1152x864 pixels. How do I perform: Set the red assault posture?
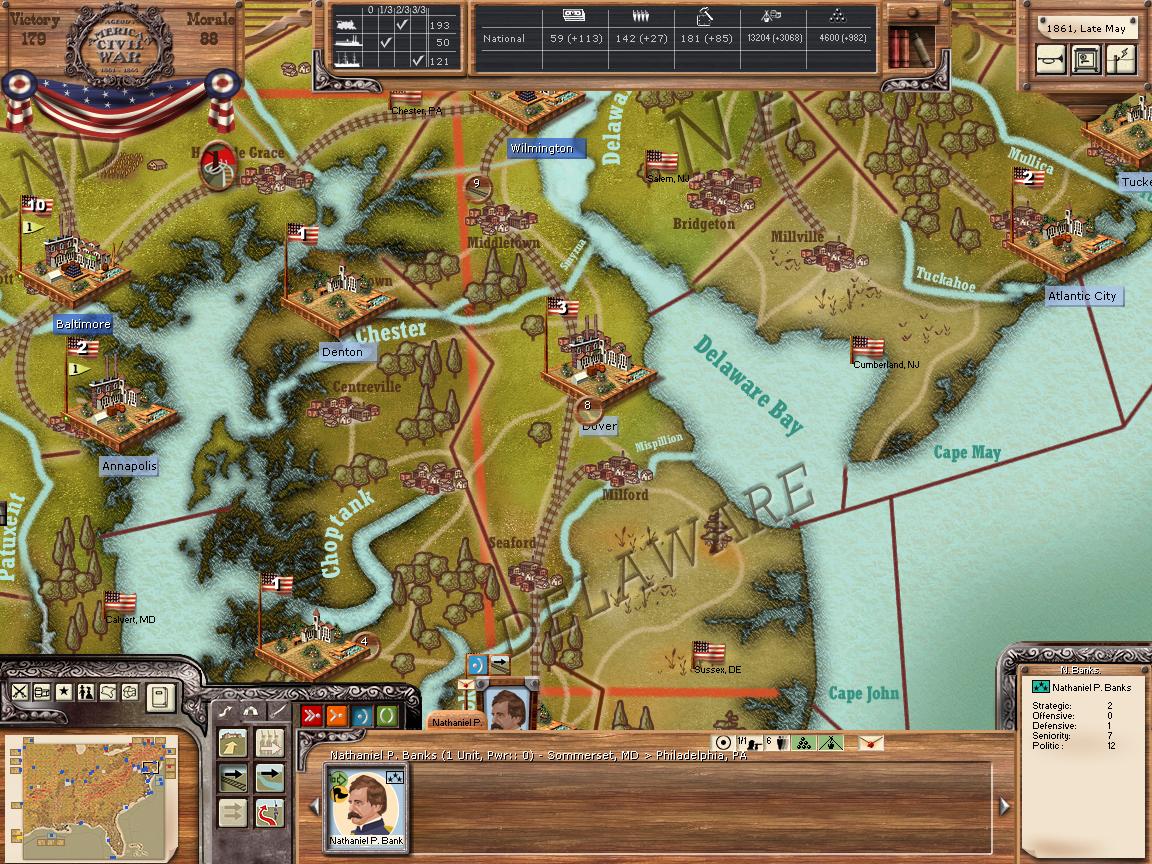pyautogui.click(x=312, y=715)
